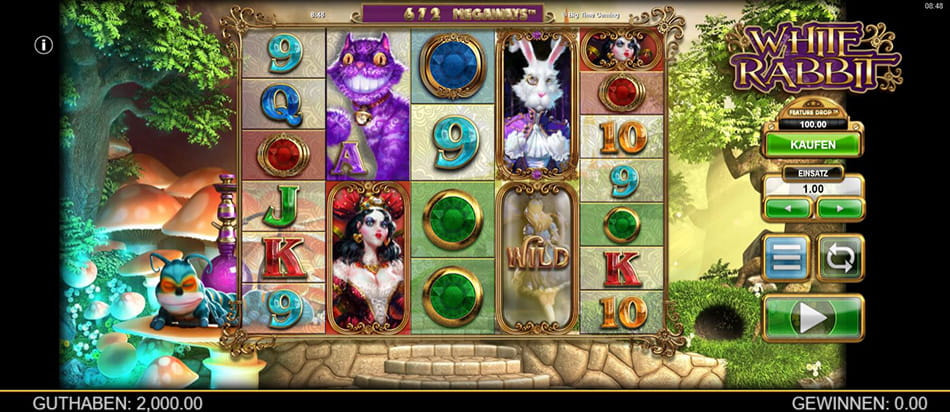This screenshot has height=412, width=950.
Task: Activate the autoplay loop button
Action: tap(839, 258)
